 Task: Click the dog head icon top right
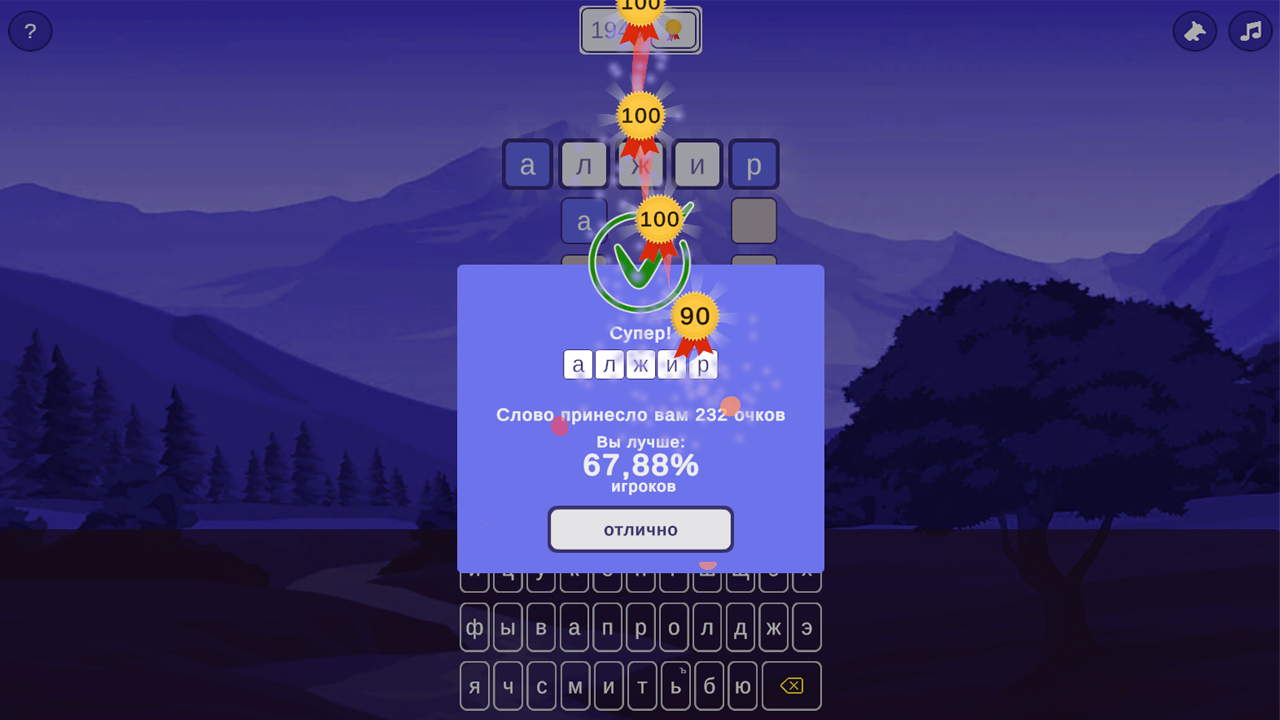click(x=1194, y=31)
